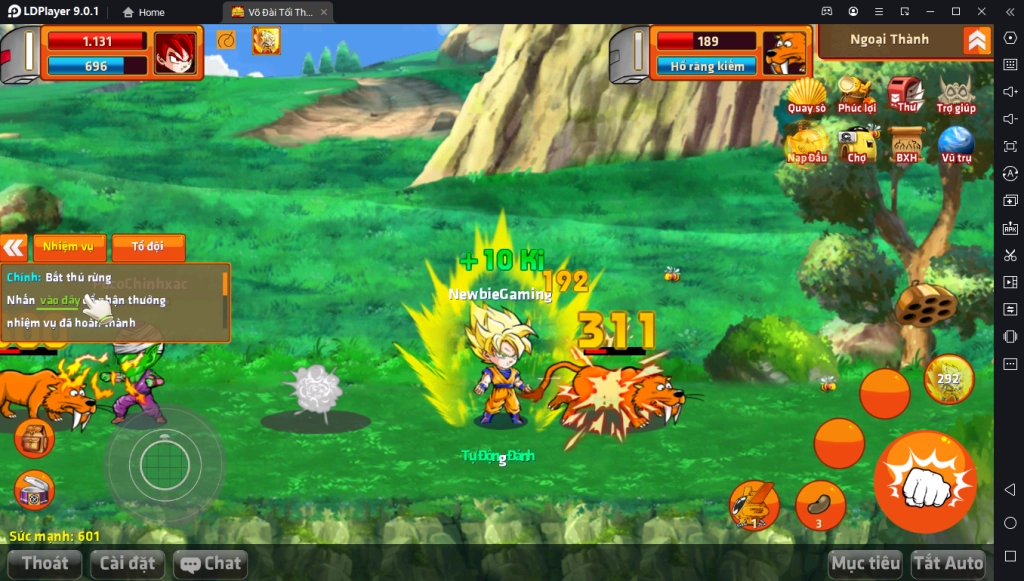1024x581 pixels.
Task: Open the Trợ giúp help icon
Action: click(x=956, y=95)
